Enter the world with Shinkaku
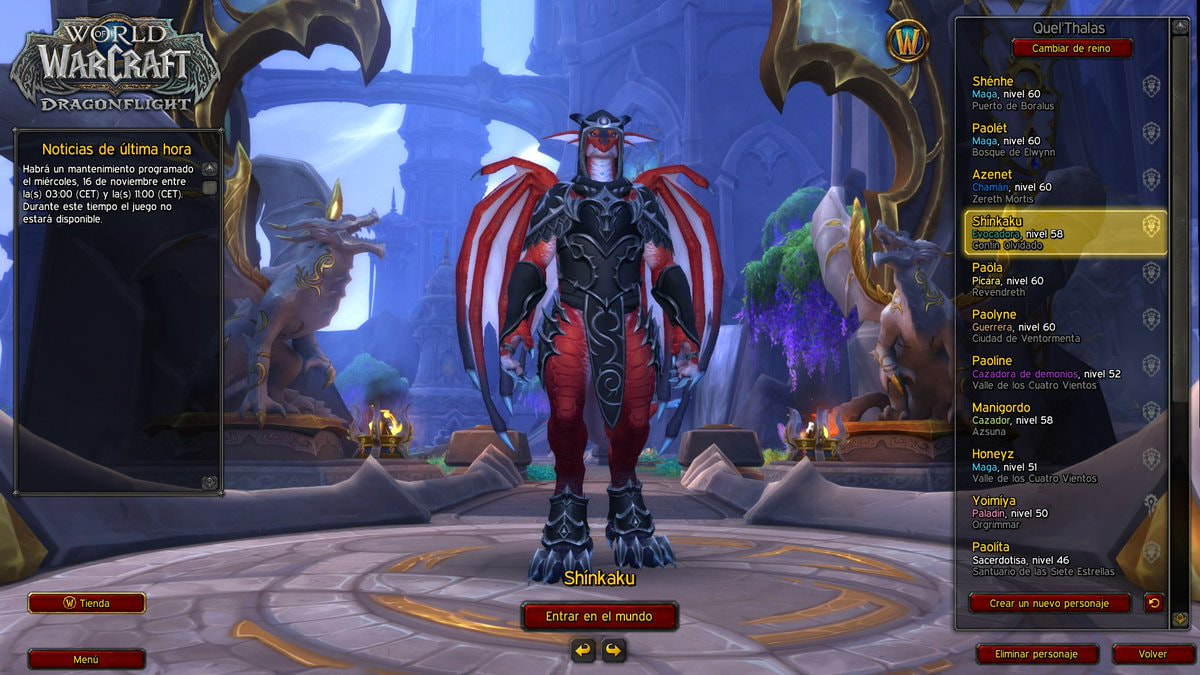The image size is (1200, 675). click(x=599, y=616)
